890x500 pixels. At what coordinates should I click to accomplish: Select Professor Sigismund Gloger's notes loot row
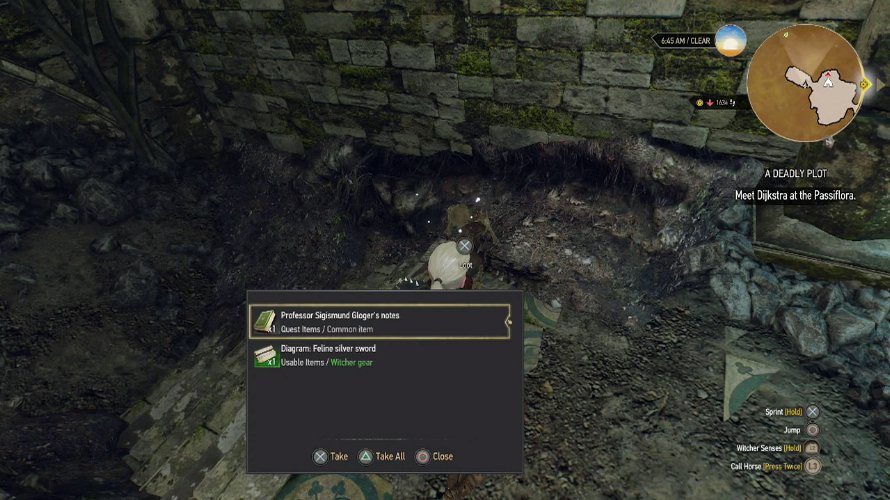[380, 321]
